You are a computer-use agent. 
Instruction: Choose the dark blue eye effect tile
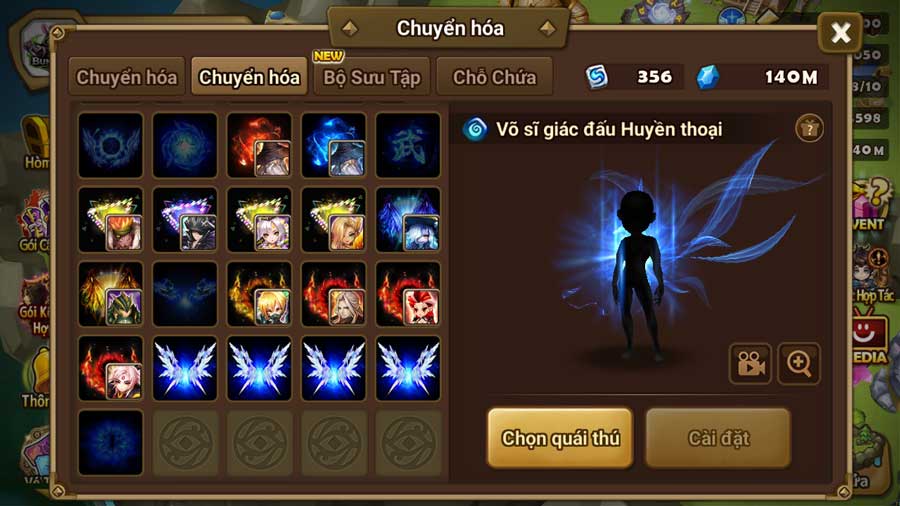(110, 442)
